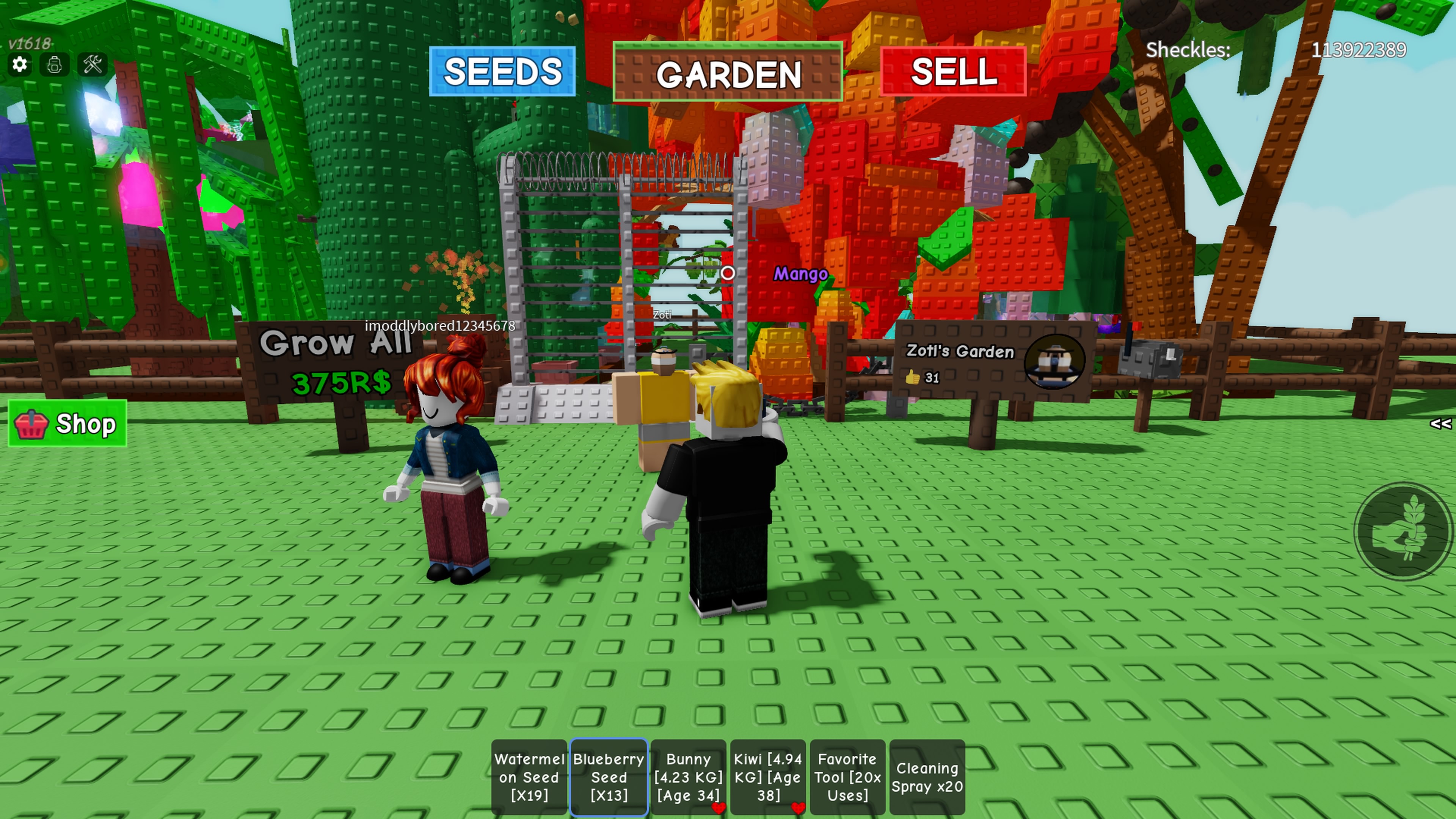Open the gear settings icon
This screenshot has height=819, width=1456.
click(x=19, y=64)
